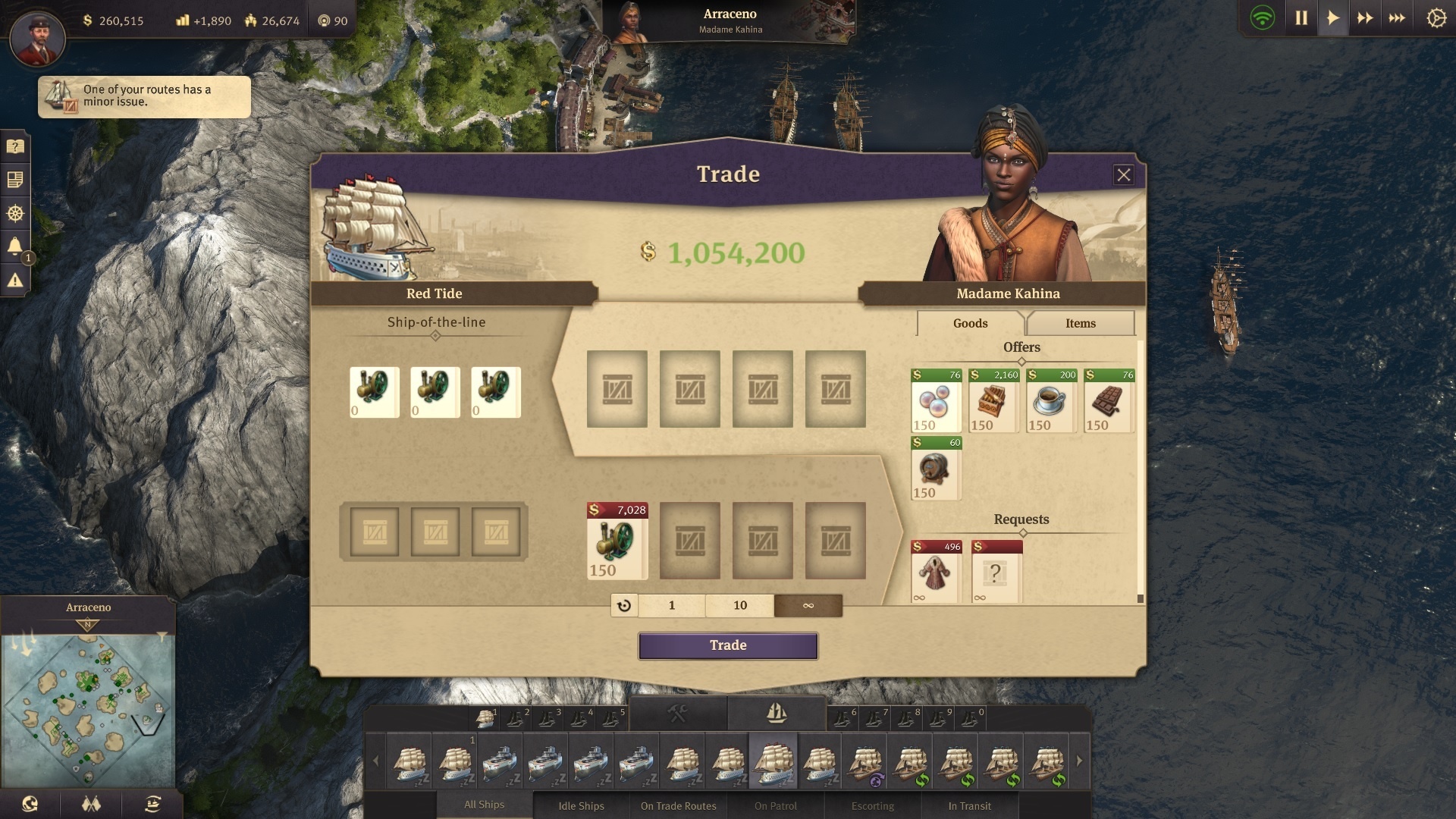The height and width of the screenshot is (819, 1456).
Task: Set trade amount to infinite
Action: [808, 605]
